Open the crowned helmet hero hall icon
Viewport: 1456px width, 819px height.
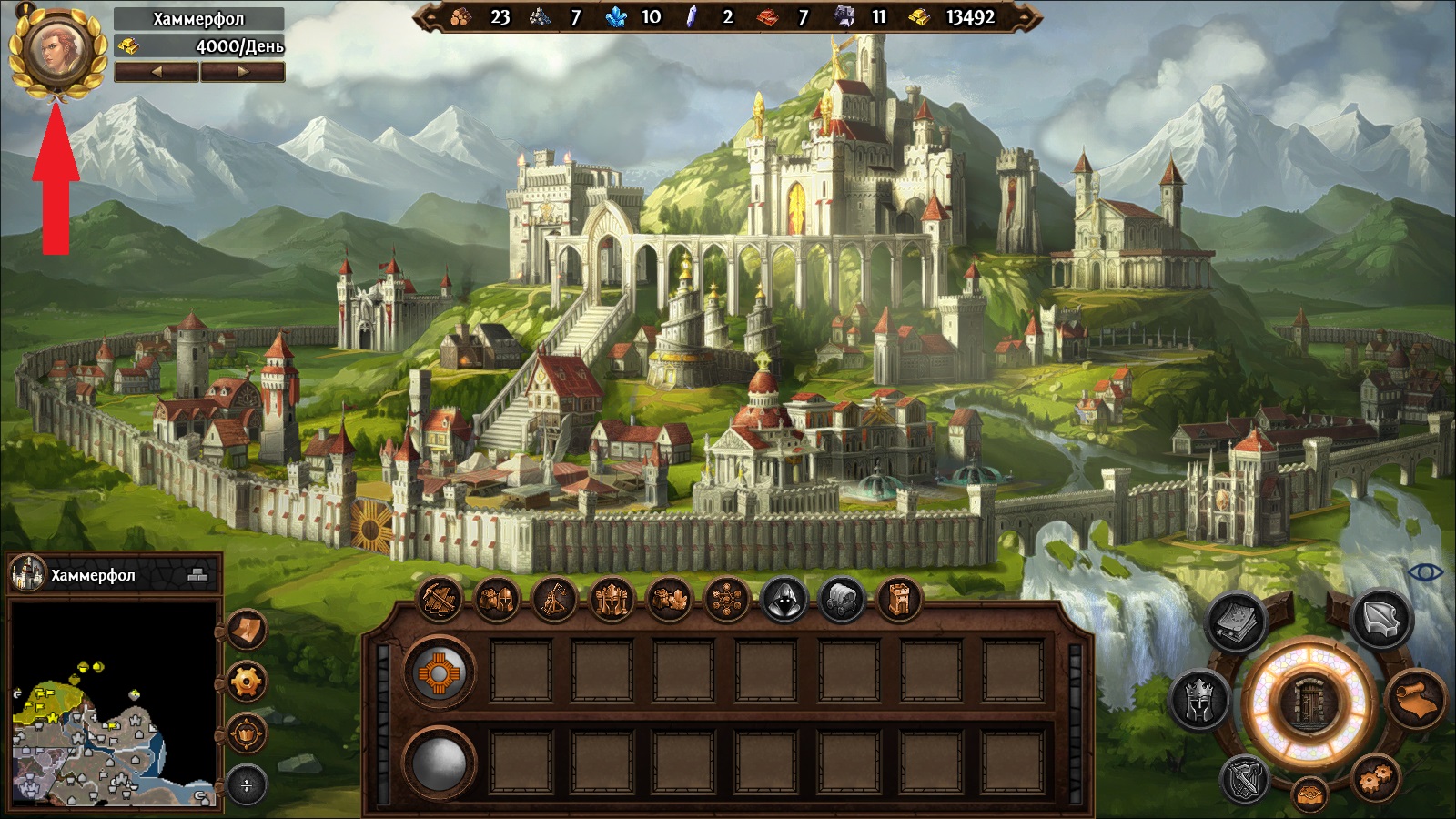coord(612,600)
